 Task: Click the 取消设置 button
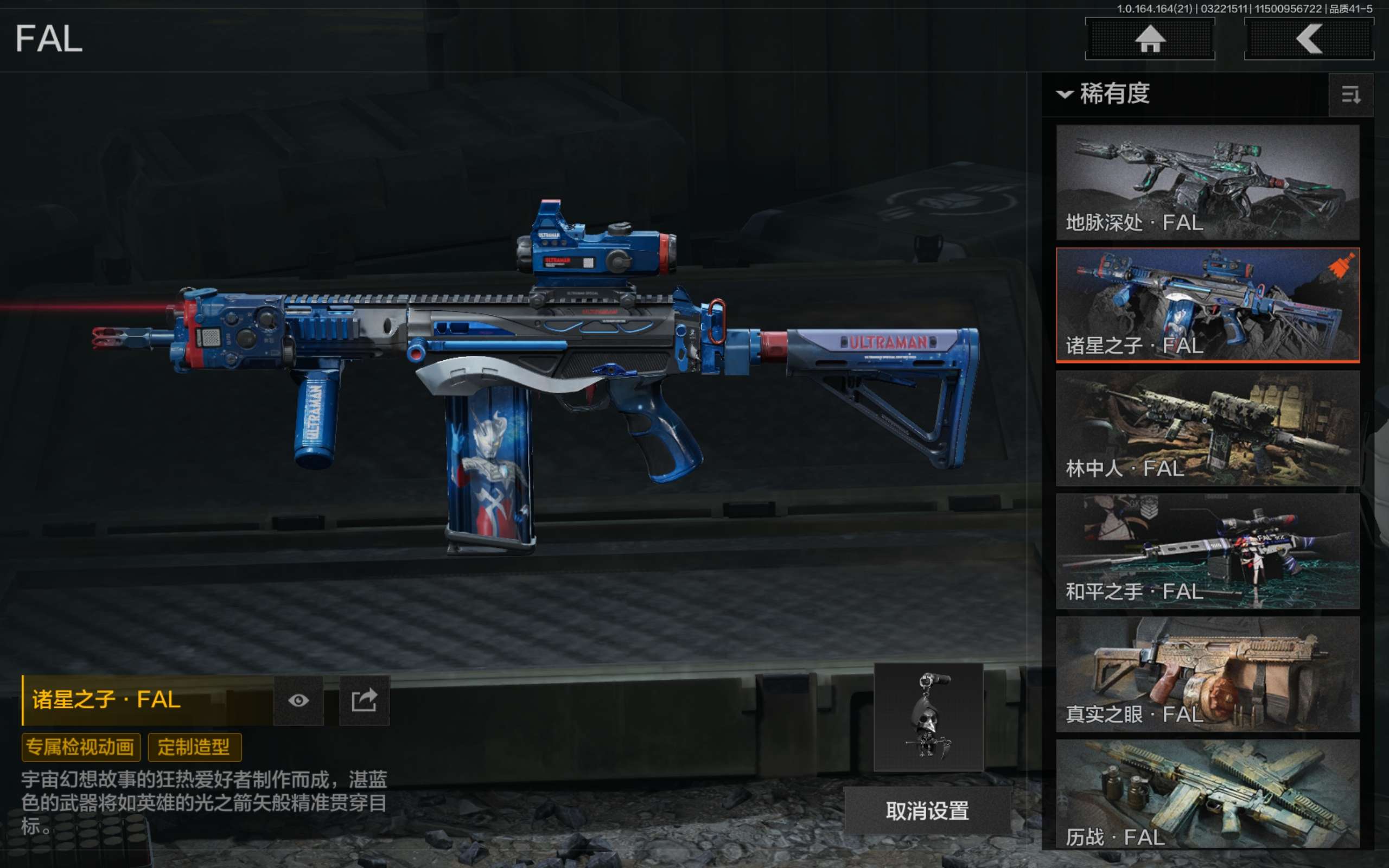tap(927, 810)
